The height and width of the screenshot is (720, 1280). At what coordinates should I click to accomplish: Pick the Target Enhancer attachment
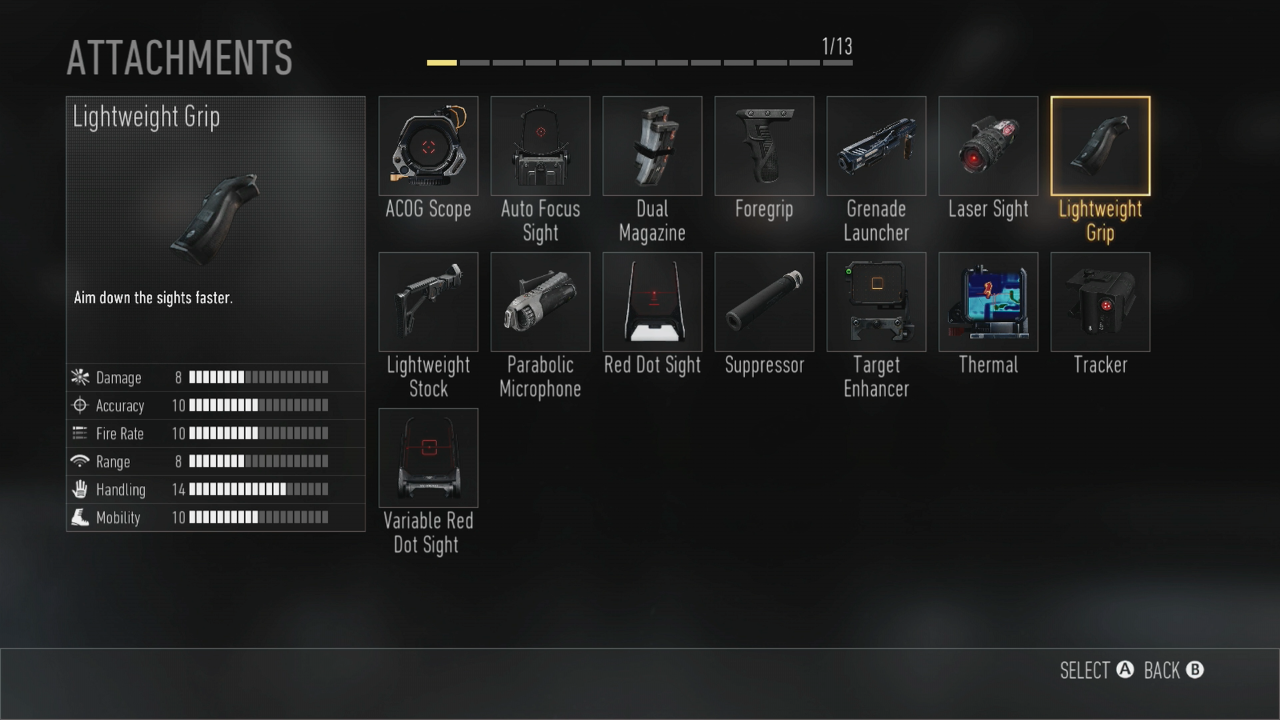click(x=876, y=302)
